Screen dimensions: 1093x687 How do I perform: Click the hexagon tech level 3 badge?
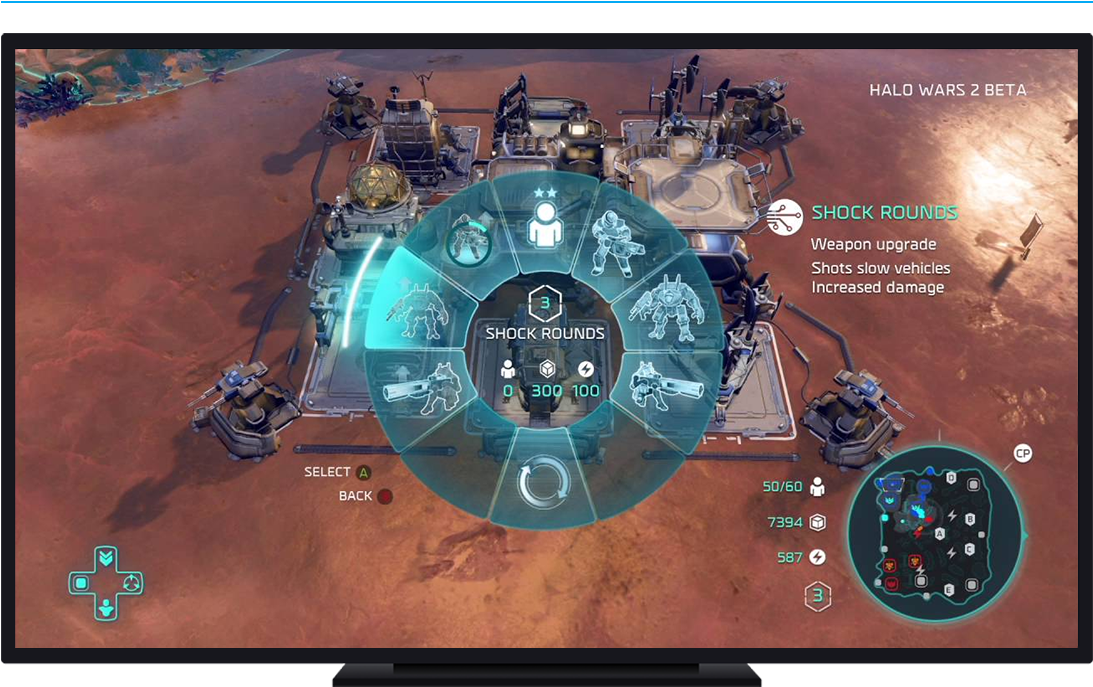(x=817, y=597)
